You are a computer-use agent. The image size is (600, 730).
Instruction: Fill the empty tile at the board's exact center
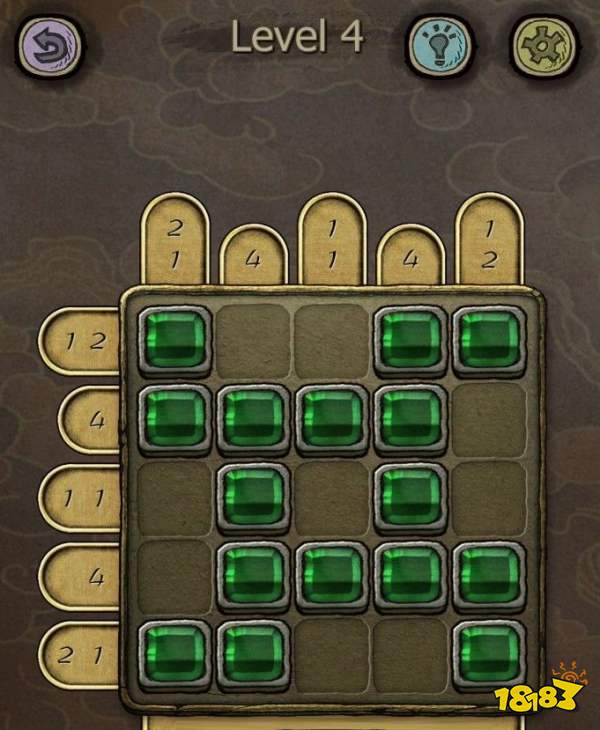point(332,497)
